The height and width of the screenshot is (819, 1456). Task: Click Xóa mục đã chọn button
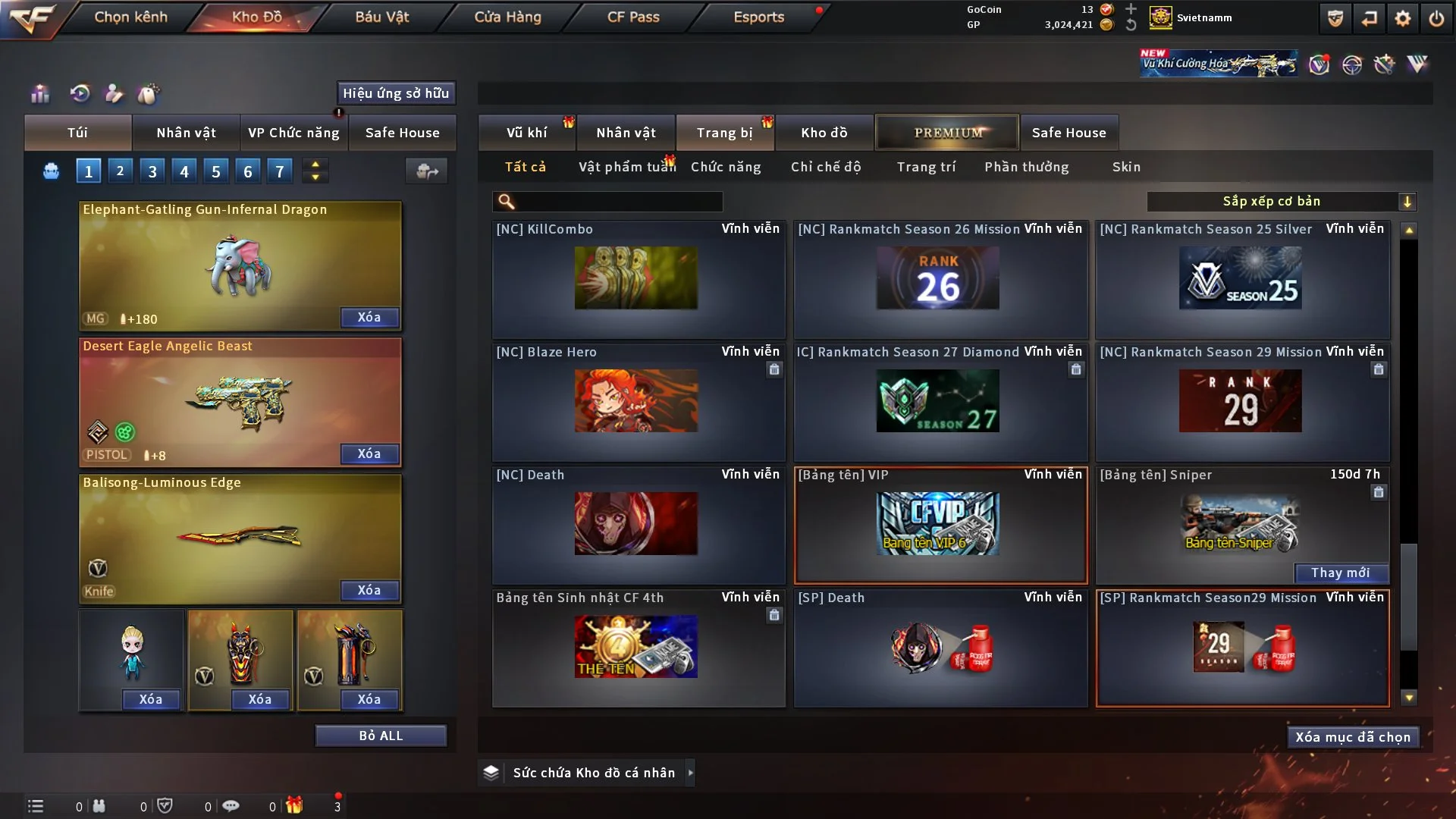pyautogui.click(x=1353, y=737)
